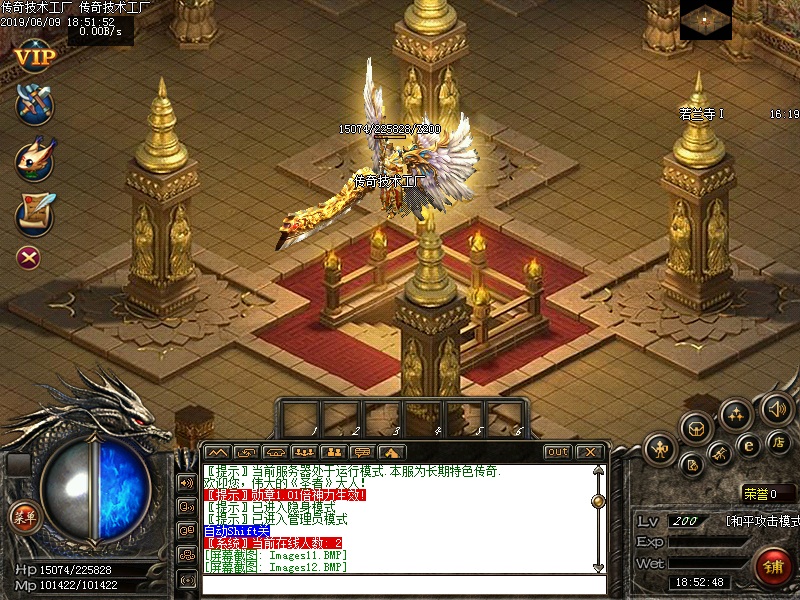
Task: Click the crossed axe and hammer icon
Action: coord(34,104)
